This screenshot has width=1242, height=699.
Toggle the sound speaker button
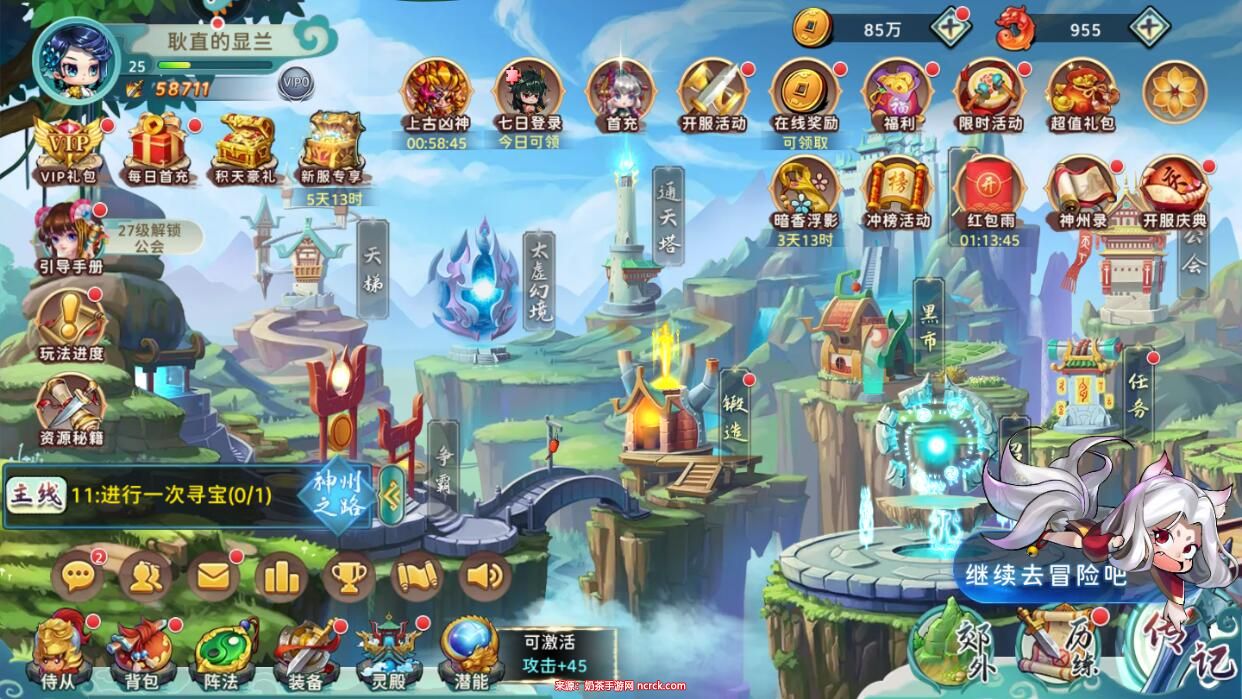tap(484, 576)
